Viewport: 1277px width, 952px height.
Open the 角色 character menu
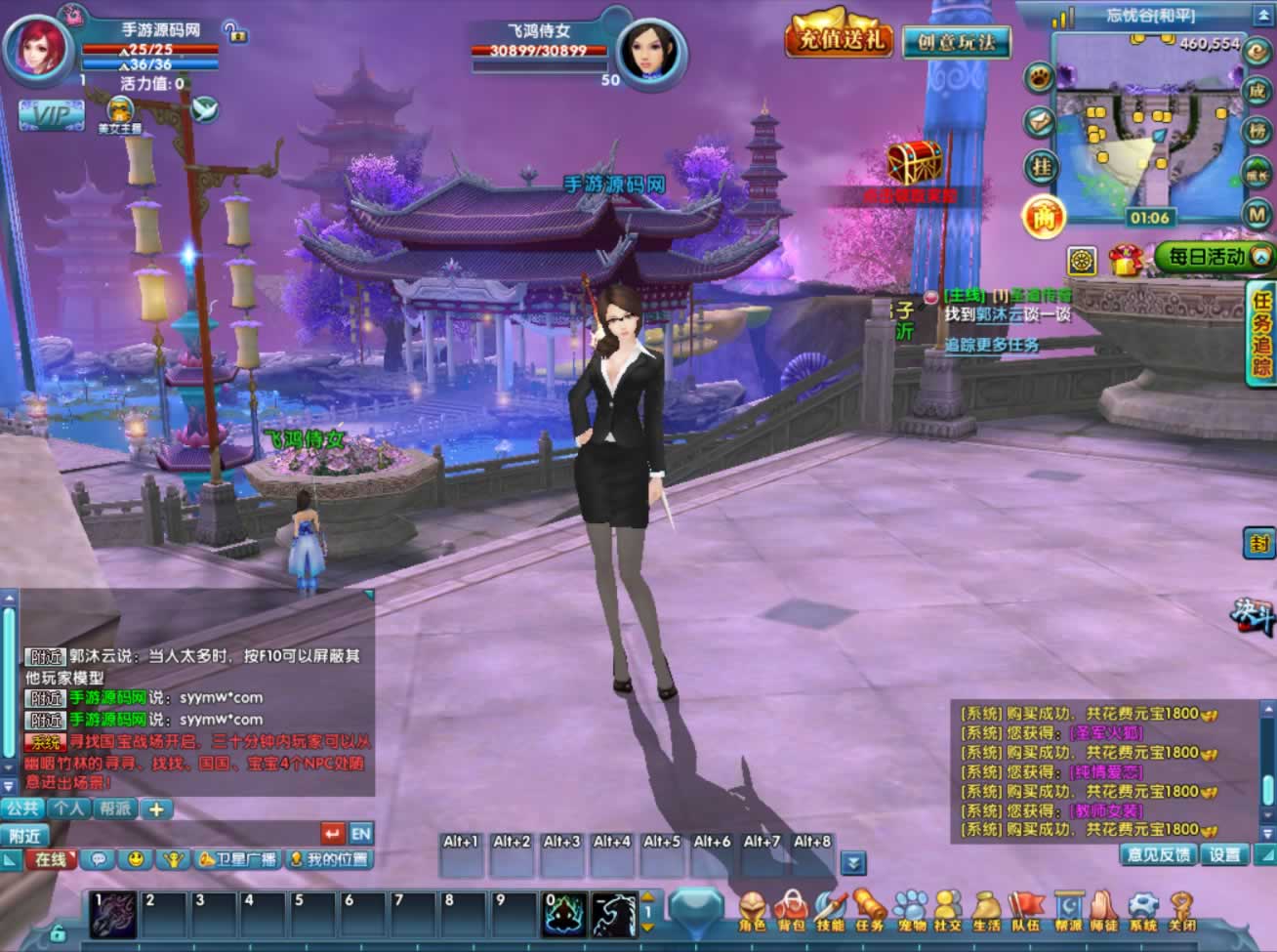[x=753, y=912]
